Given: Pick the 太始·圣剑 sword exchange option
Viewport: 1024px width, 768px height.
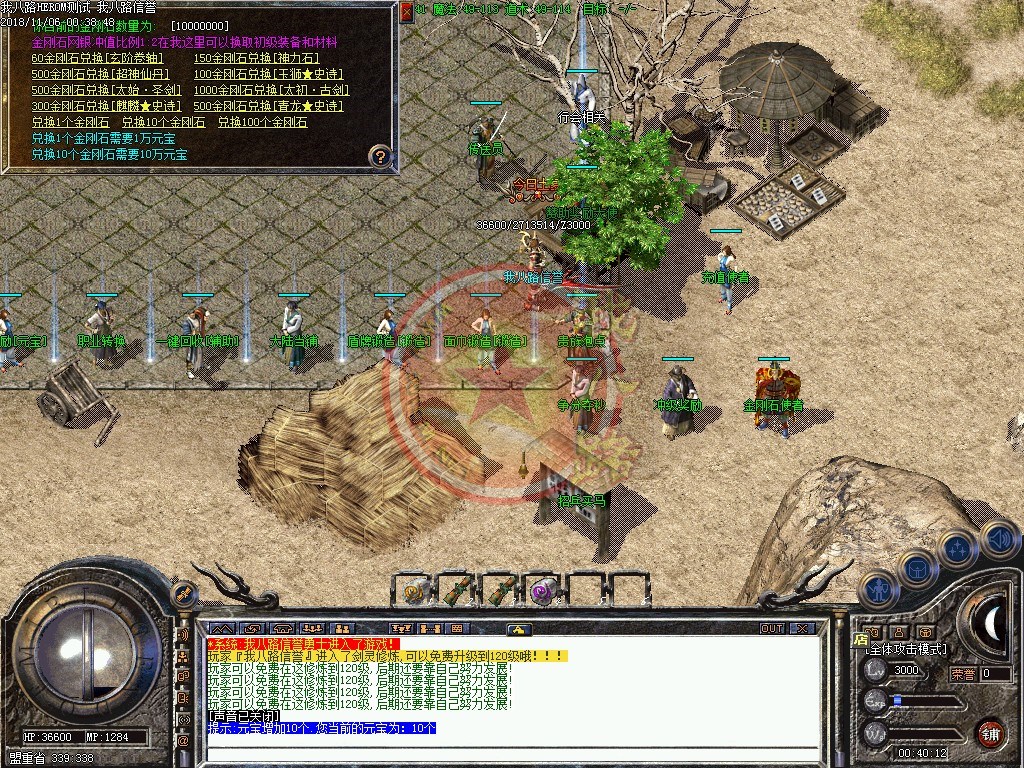Looking at the screenshot, I should pyautogui.click(x=106, y=90).
